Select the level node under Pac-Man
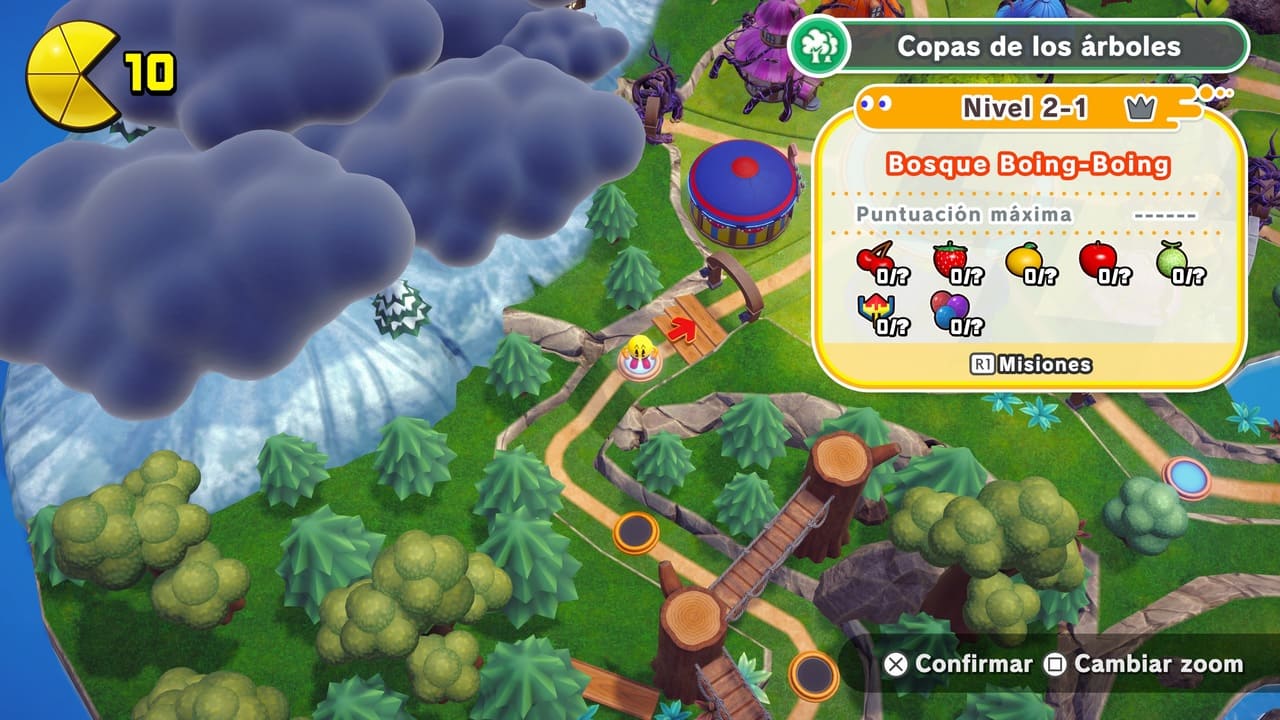The height and width of the screenshot is (720, 1280). click(637, 366)
